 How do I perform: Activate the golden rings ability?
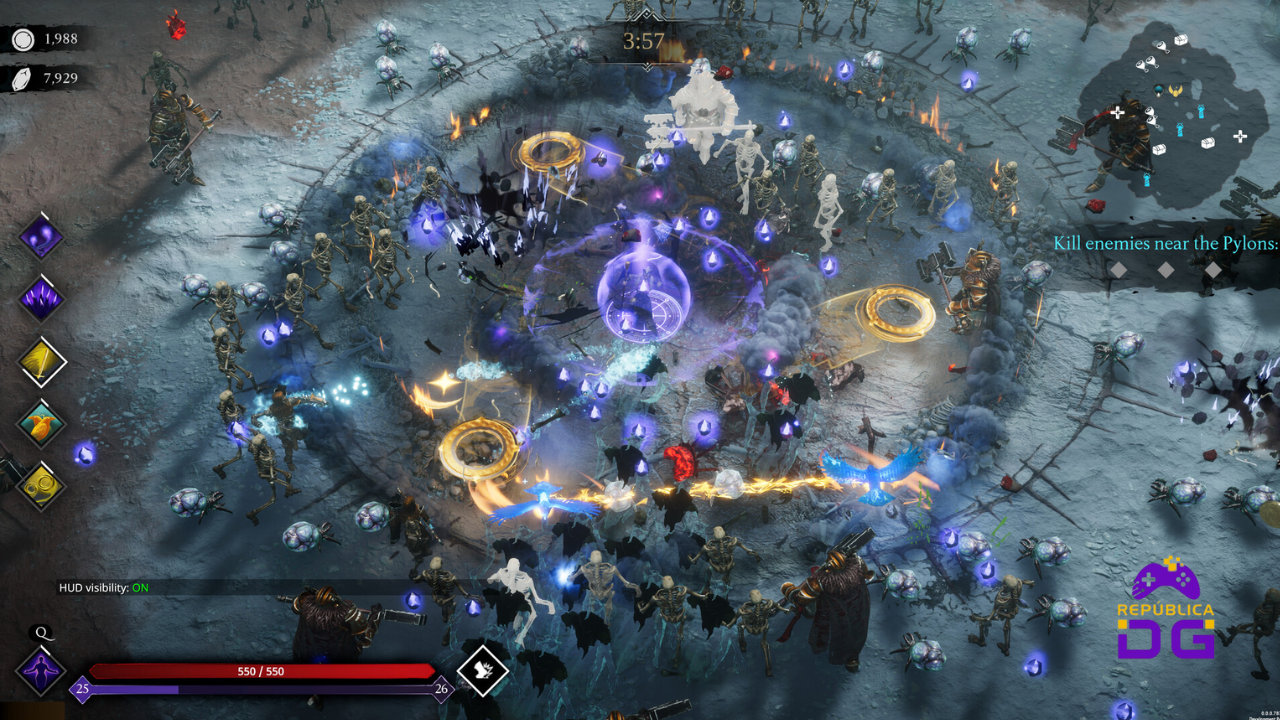42,486
